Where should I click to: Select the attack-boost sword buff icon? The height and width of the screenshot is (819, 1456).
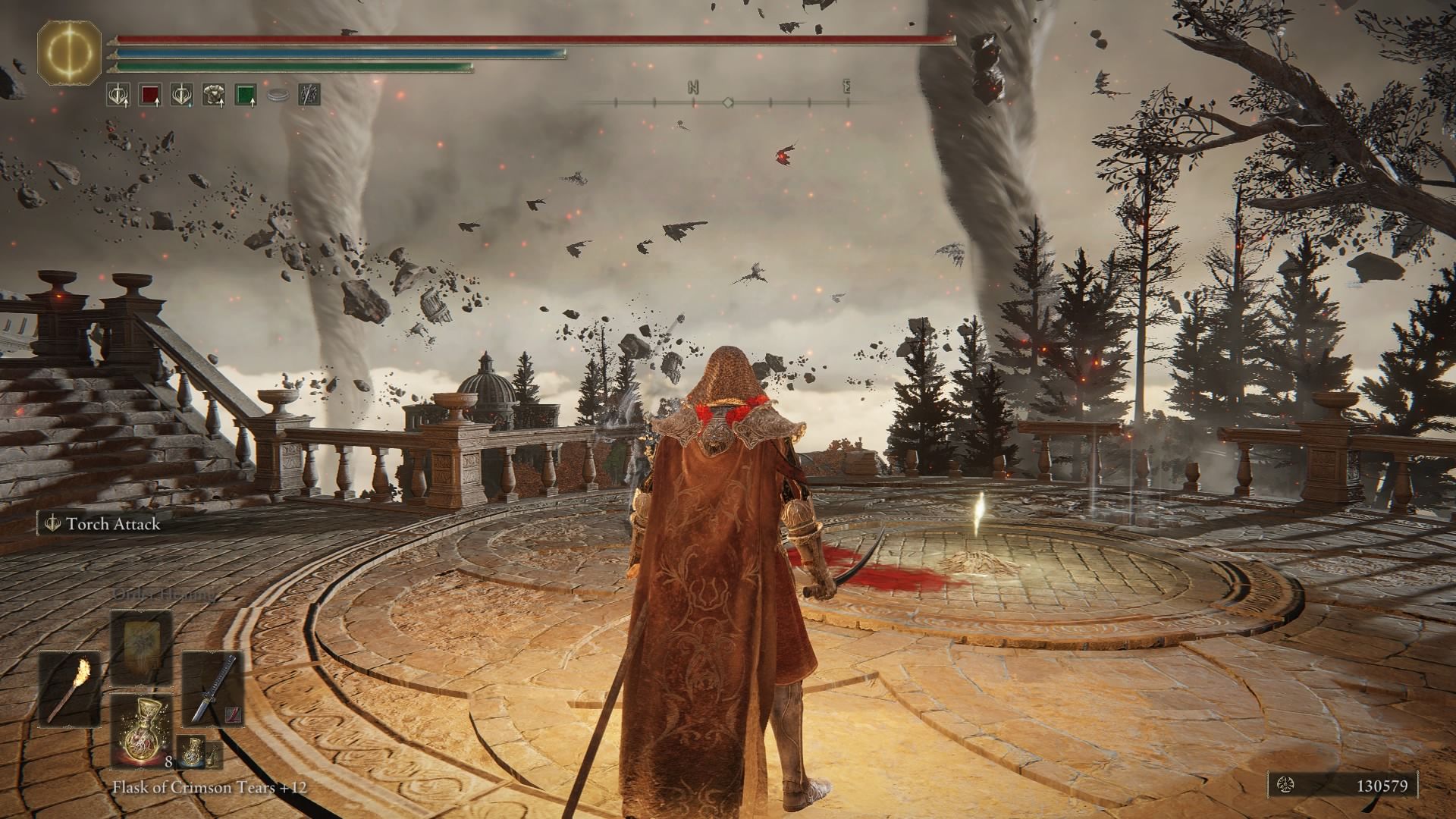click(x=118, y=95)
